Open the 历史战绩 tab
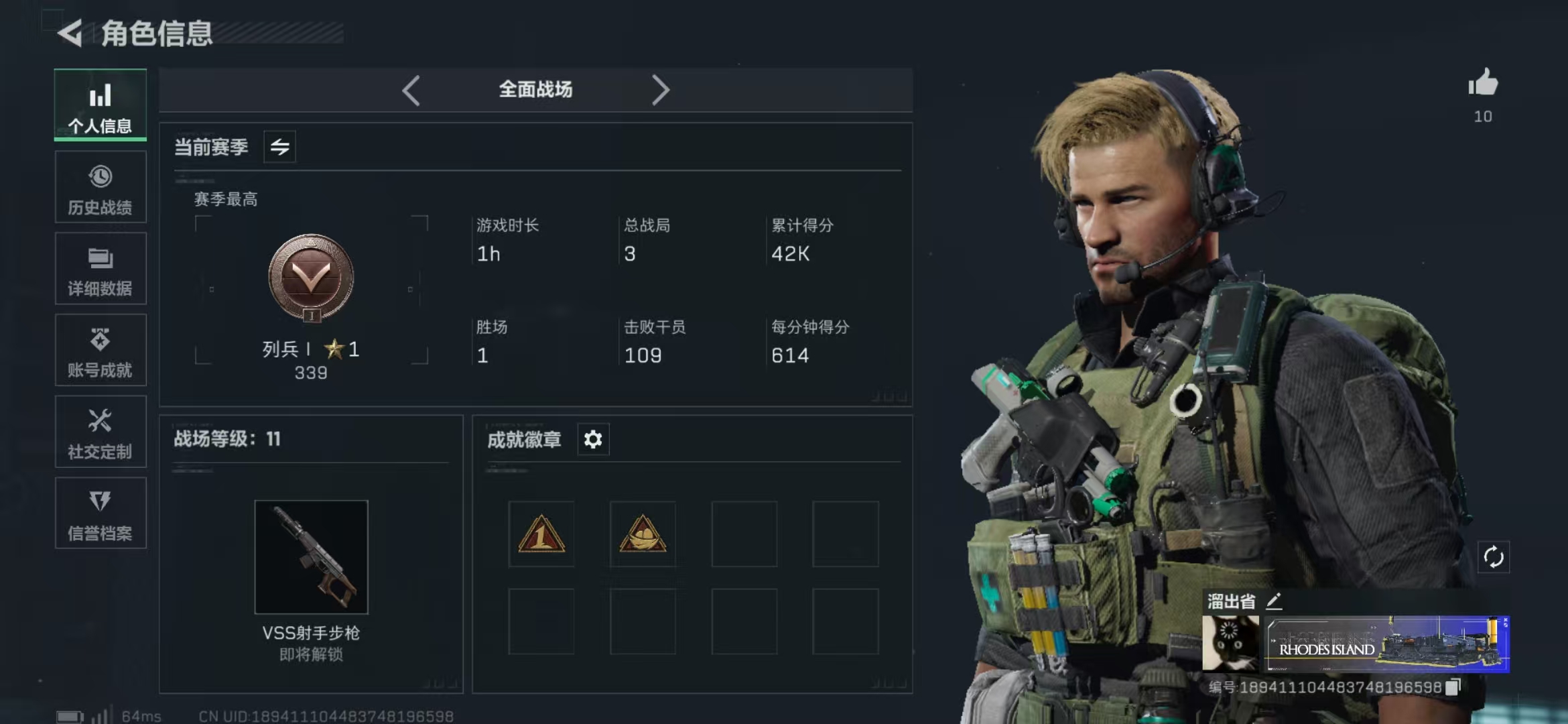 tap(101, 188)
